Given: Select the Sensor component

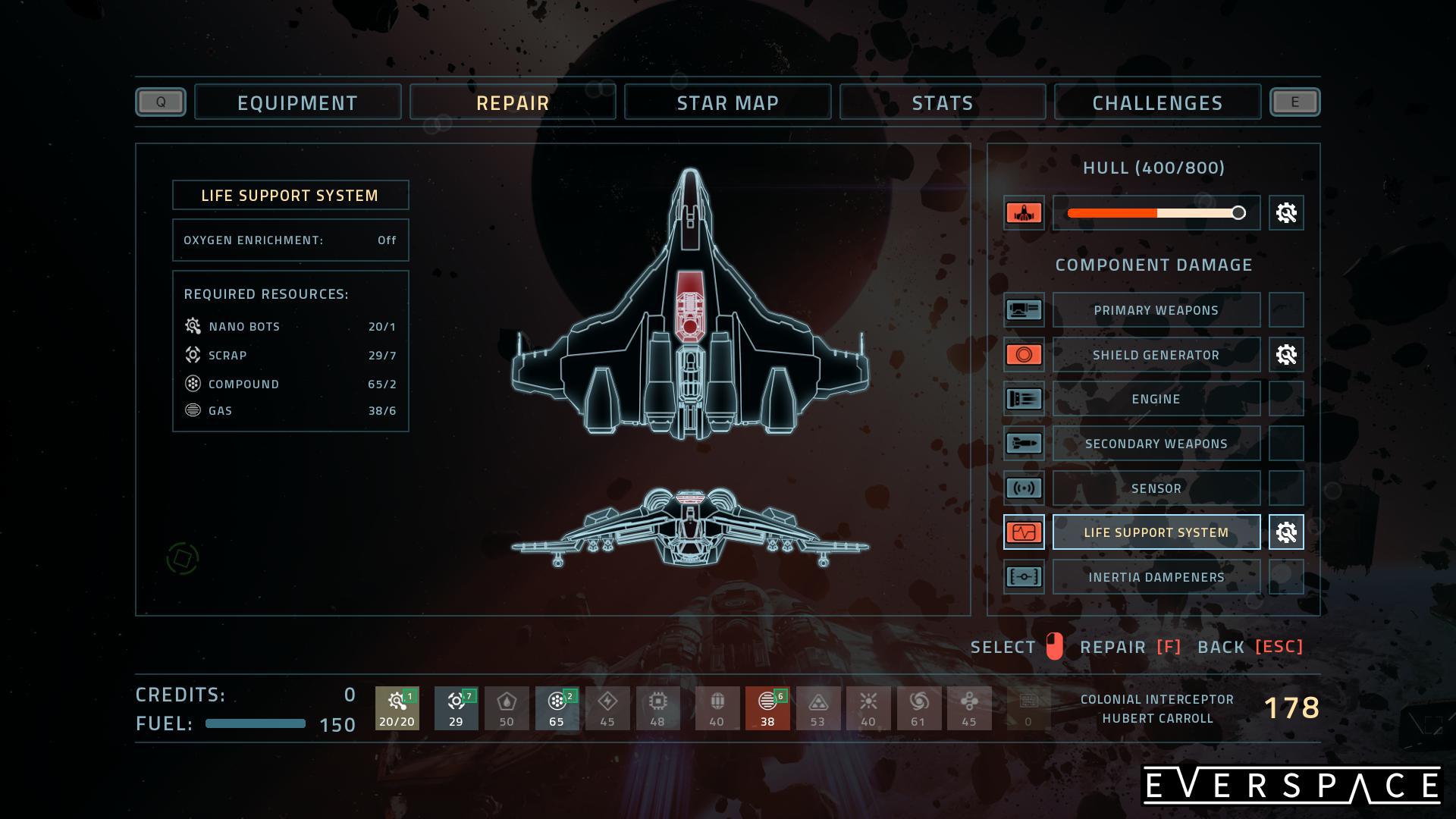Looking at the screenshot, I should coord(1156,488).
